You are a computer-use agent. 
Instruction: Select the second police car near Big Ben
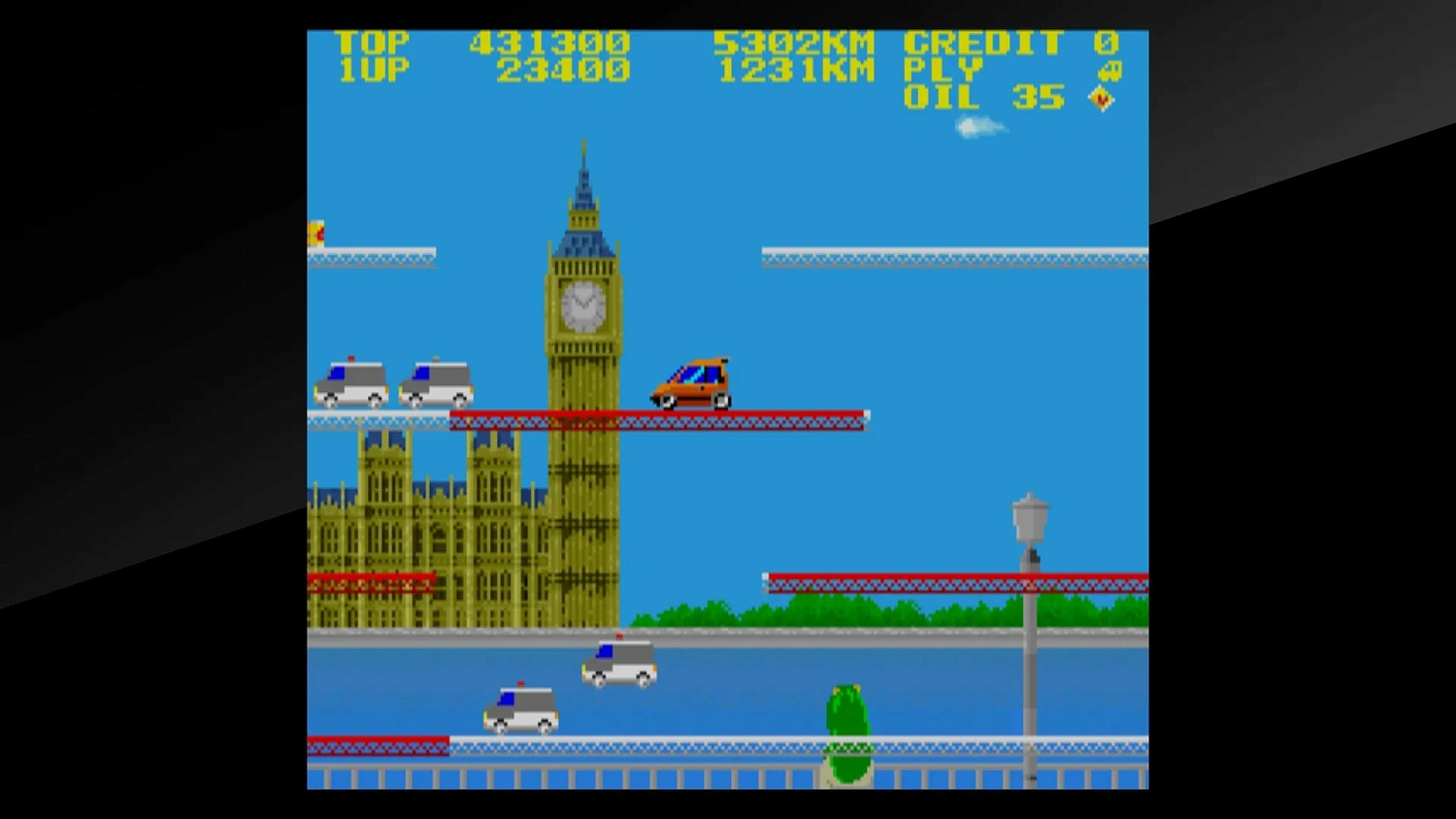(437, 381)
